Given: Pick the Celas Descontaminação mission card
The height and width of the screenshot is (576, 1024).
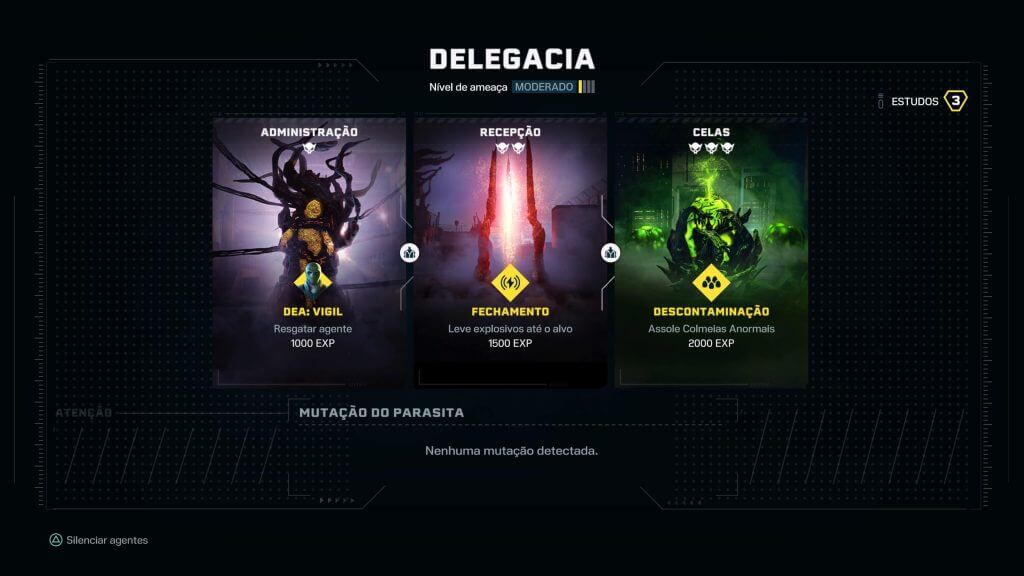Looking at the screenshot, I should pos(711,252).
